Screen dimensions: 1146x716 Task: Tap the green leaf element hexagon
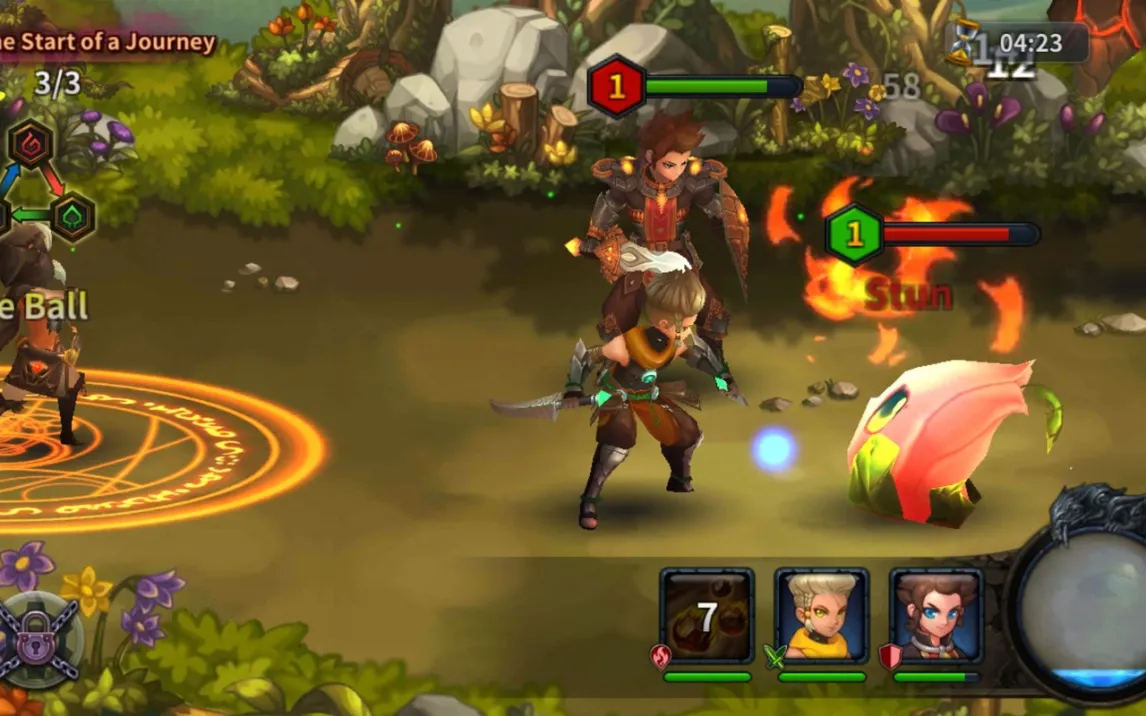[x=74, y=216]
